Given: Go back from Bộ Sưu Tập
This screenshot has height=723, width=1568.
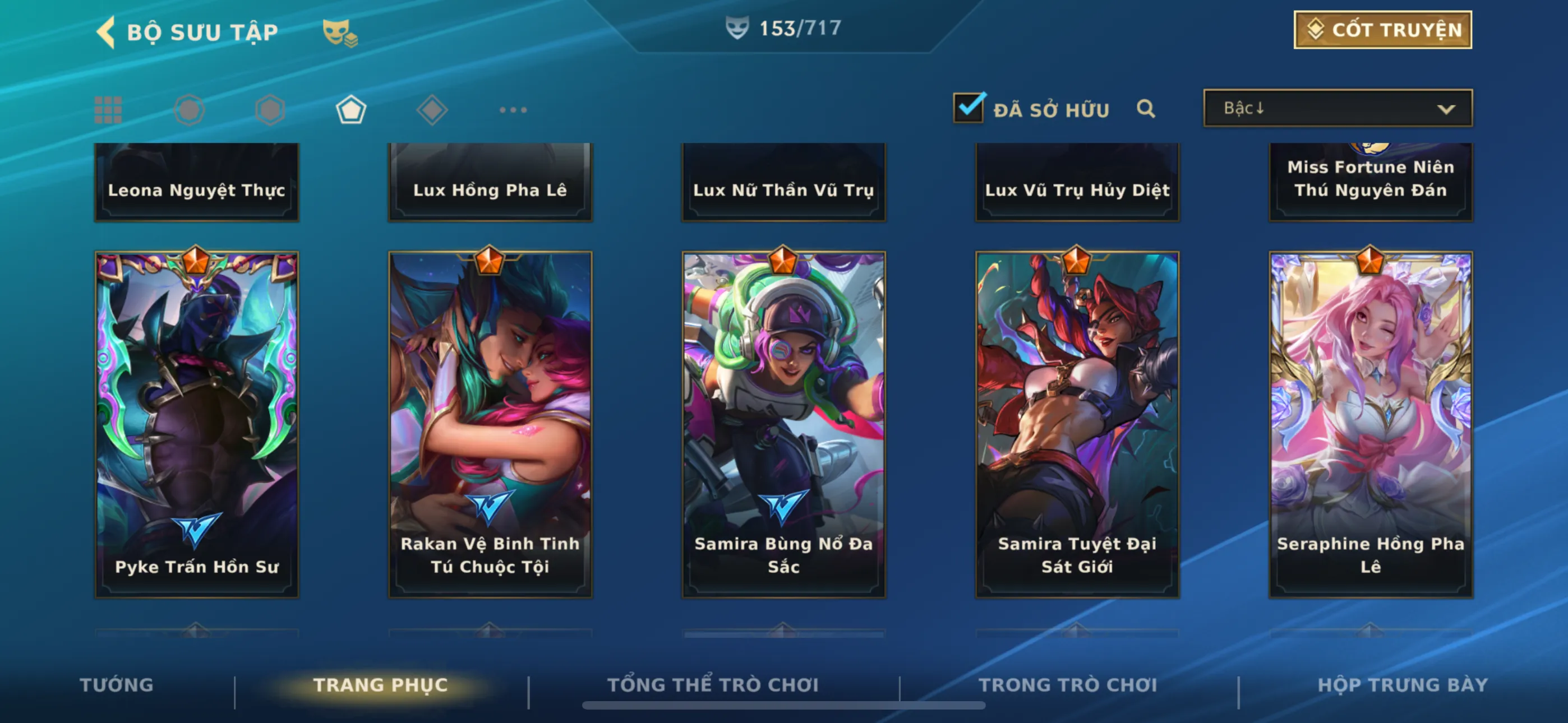Looking at the screenshot, I should click(x=107, y=31).
